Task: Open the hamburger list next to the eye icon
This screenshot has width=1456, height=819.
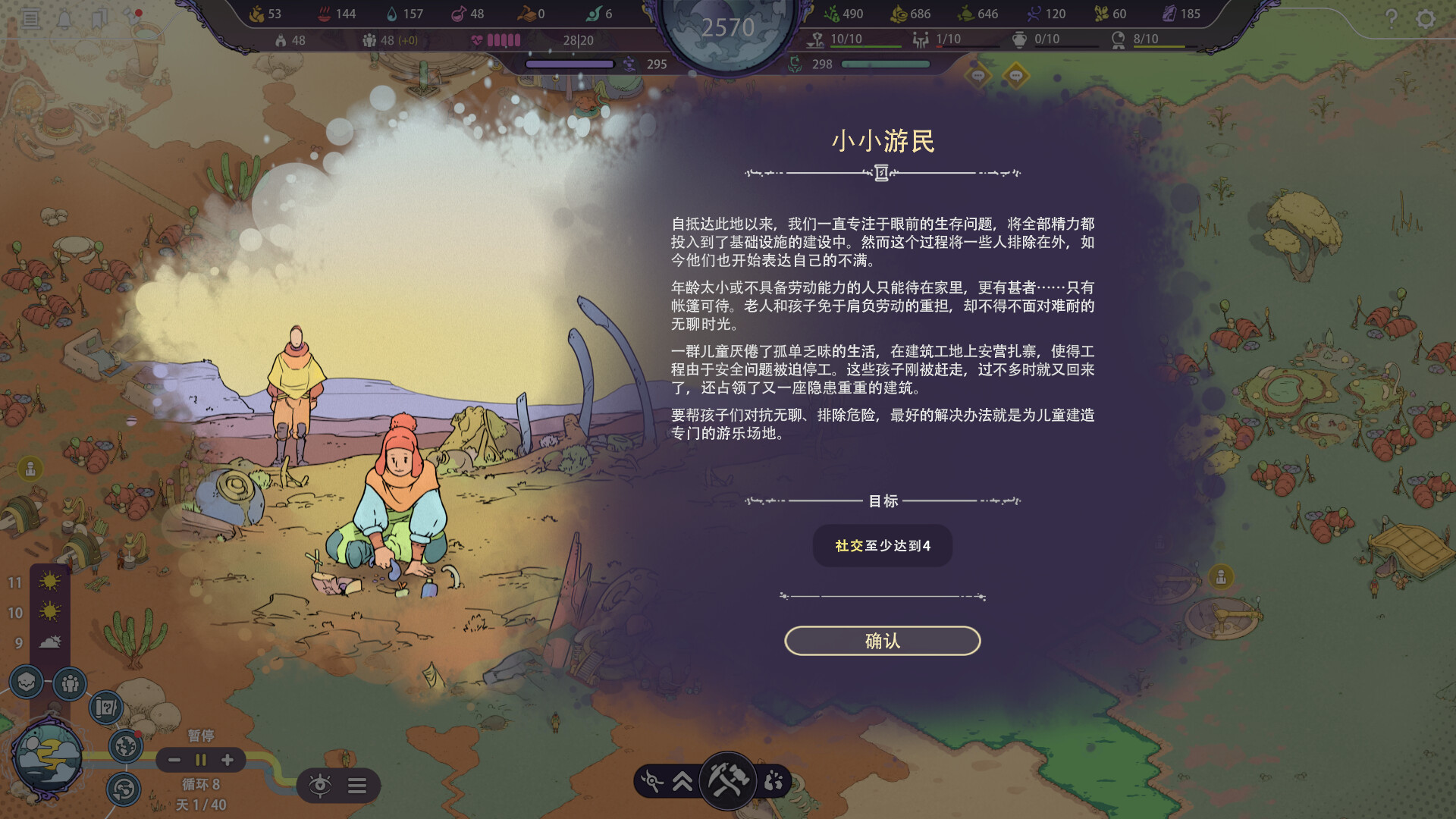Action: [358, 786]
